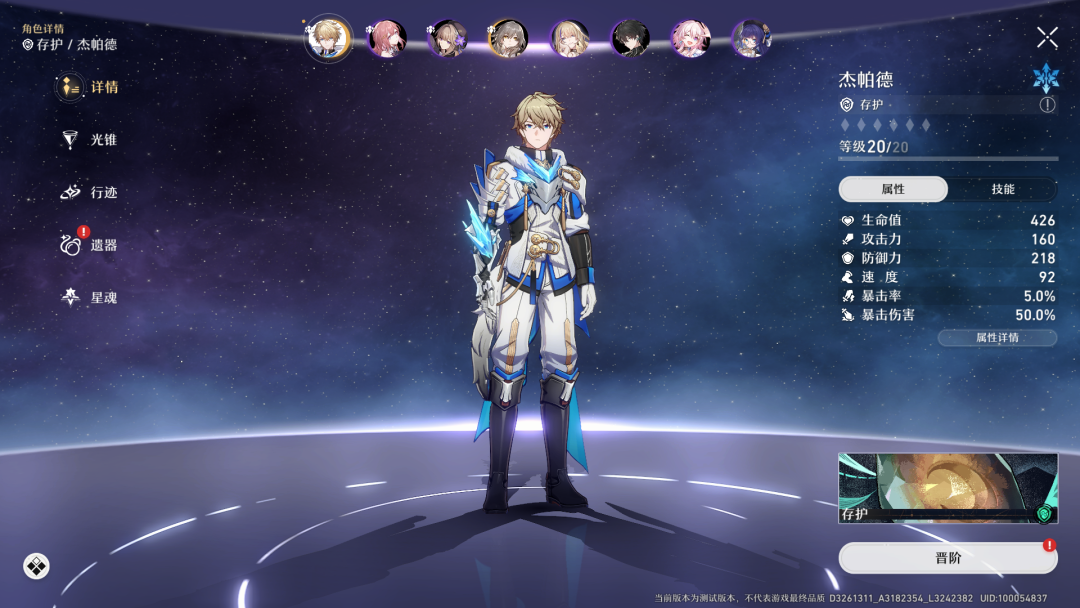Open the equipped light cone card

(947, 488)
